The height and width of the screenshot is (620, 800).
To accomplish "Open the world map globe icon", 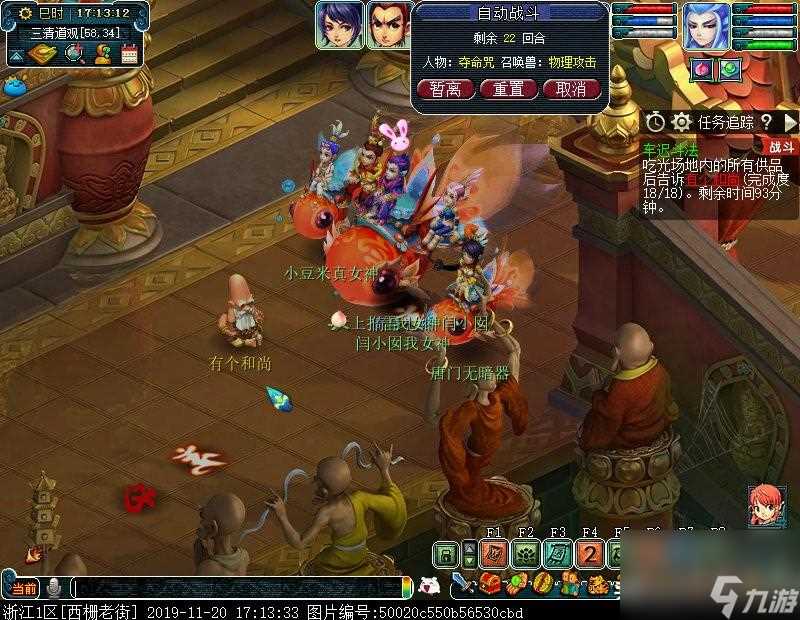I will [x=74, y=53].
